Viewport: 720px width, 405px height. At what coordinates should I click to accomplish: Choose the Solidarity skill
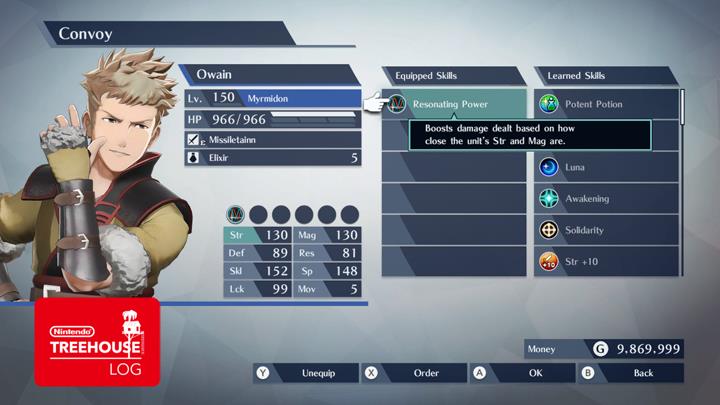click(x=608, y=230)
